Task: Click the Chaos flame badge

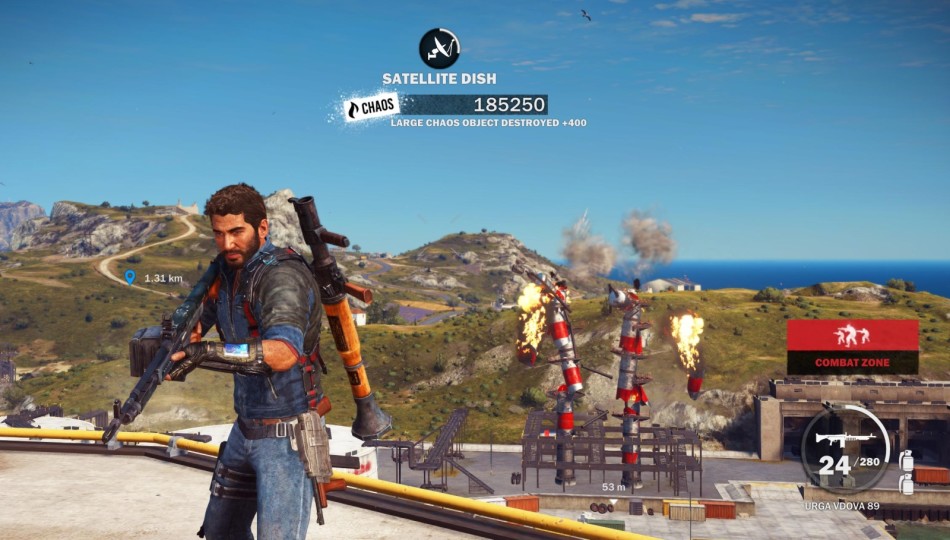Action: 371,107
